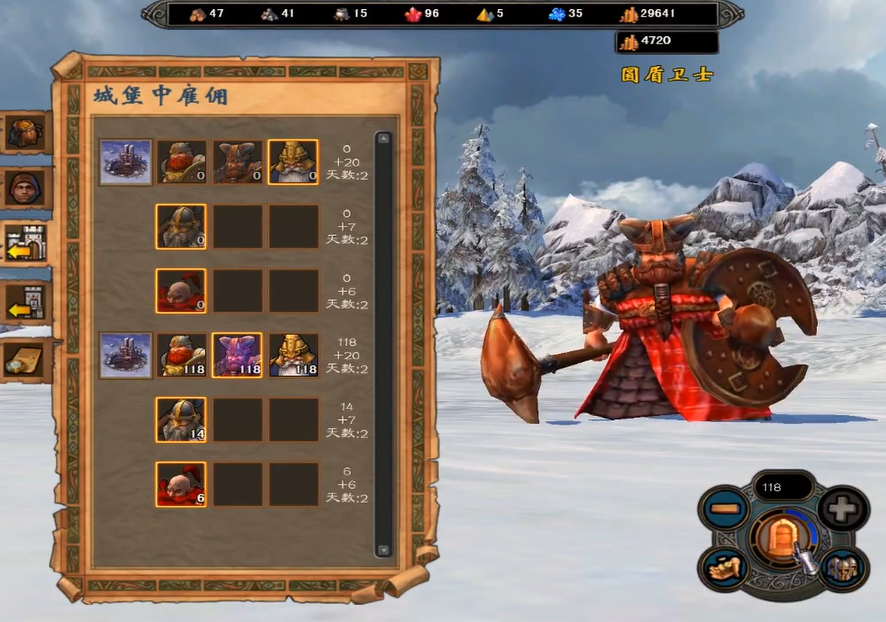Decrease recruit amount with the minus button

coord(725,509)
